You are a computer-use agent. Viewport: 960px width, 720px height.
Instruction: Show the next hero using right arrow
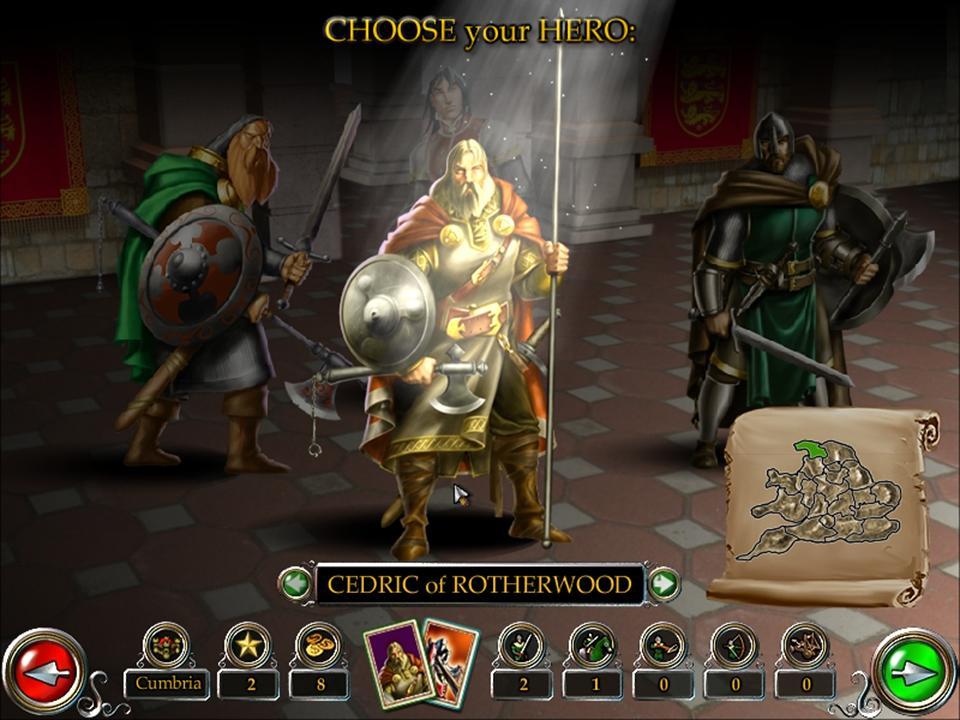tap(664, 584)
